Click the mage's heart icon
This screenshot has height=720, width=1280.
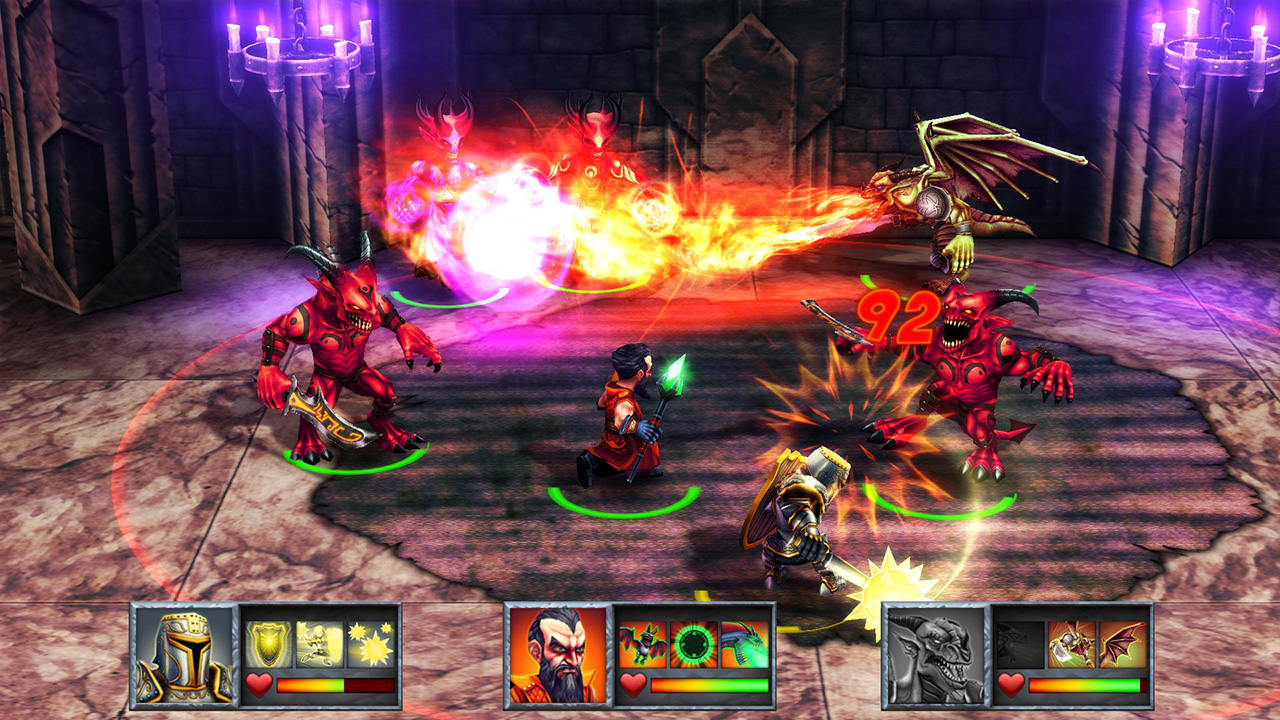tap(632, 684)
